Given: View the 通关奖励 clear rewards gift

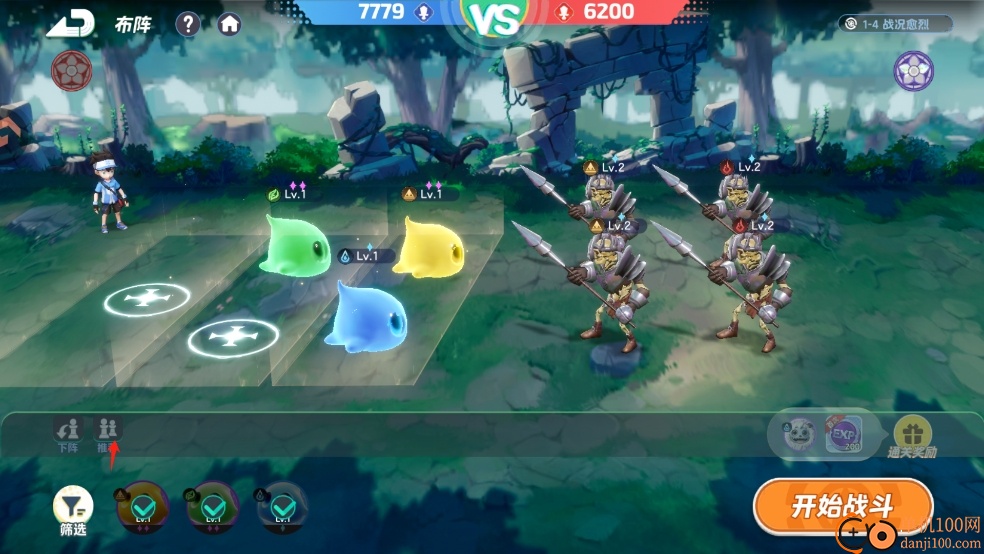Looking at the screenshot, I should 911,437.
